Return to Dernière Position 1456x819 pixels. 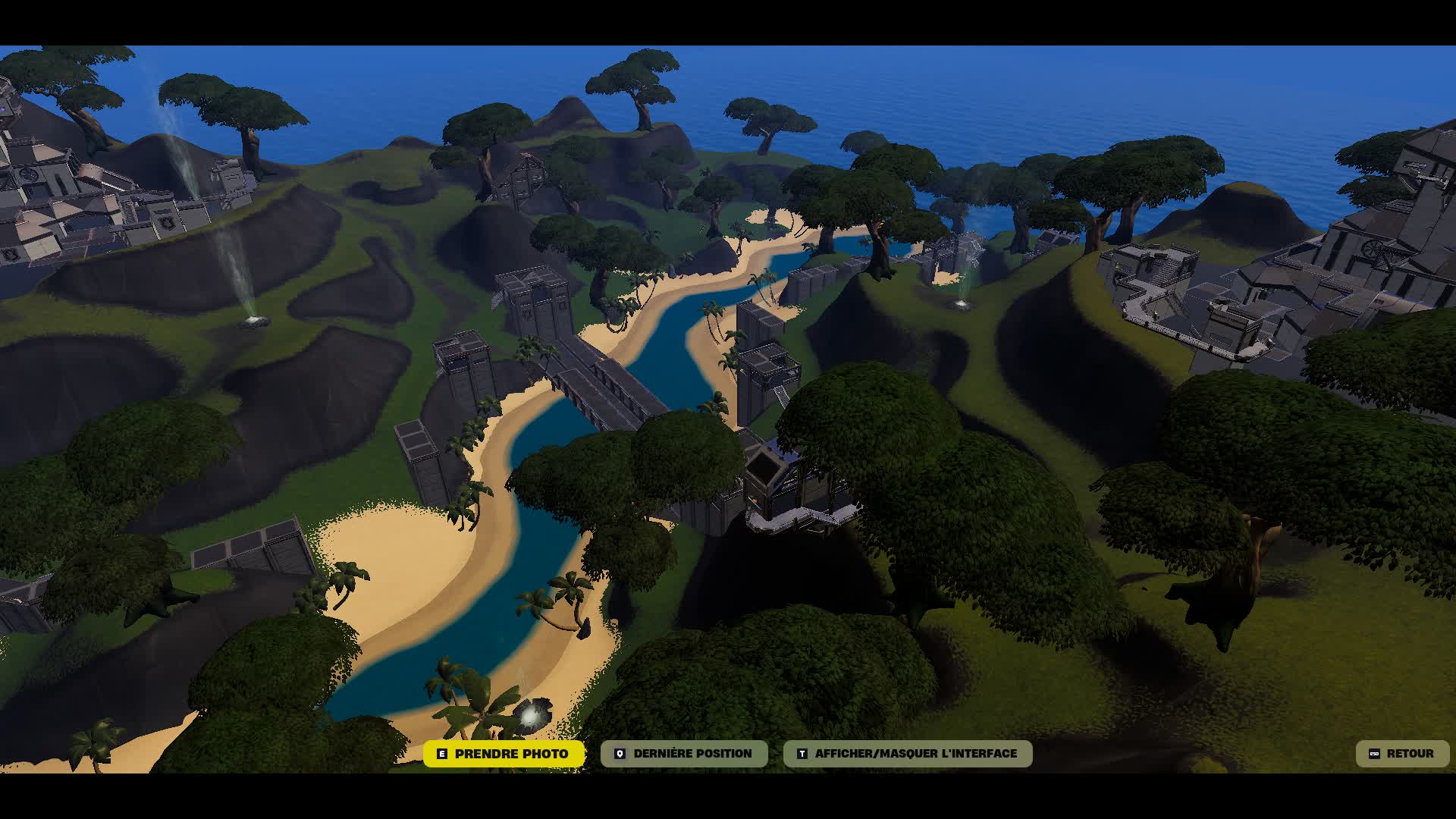point(684,754)
